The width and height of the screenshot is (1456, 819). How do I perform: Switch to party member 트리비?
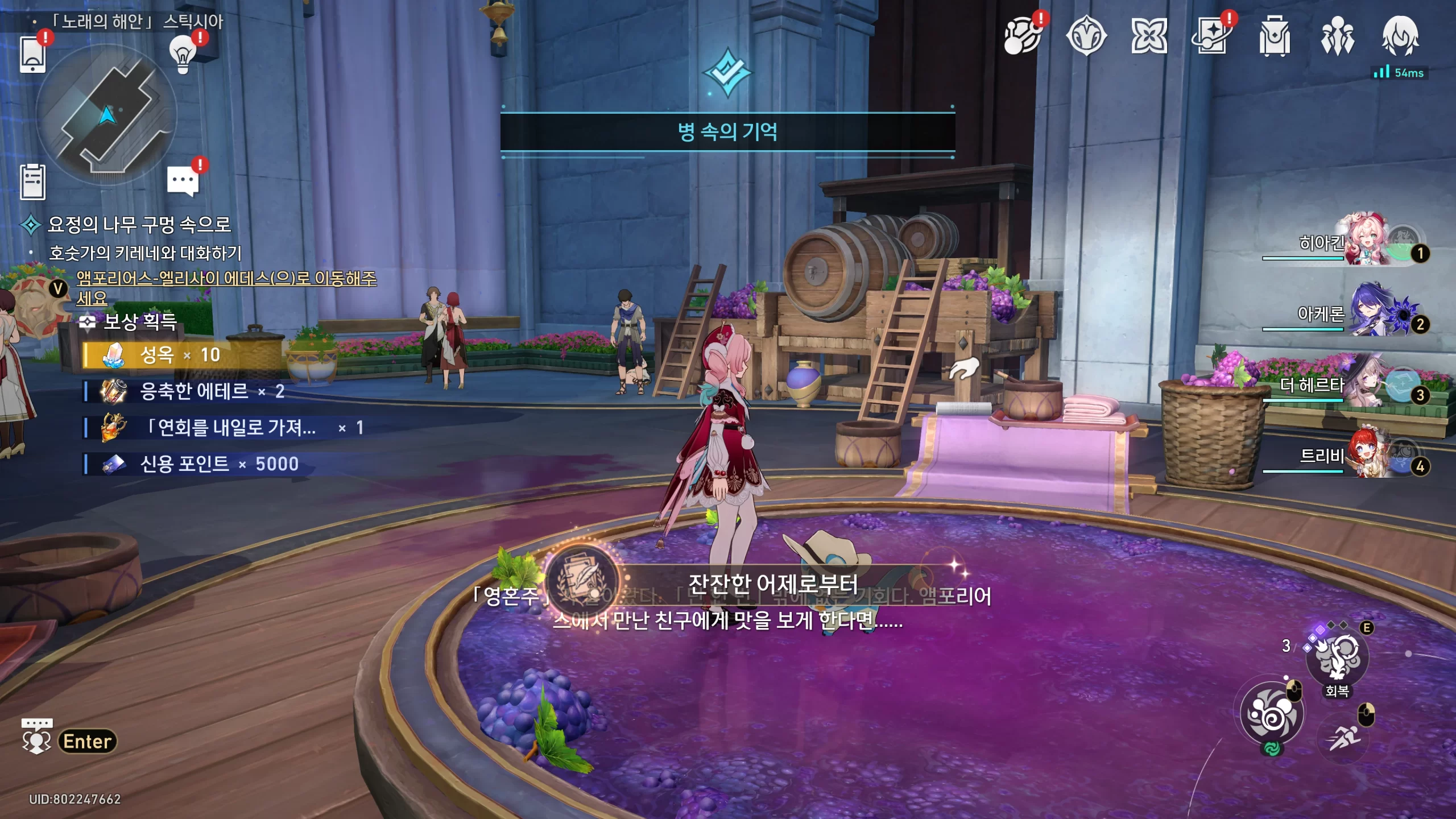click(x=1365, y=455)
